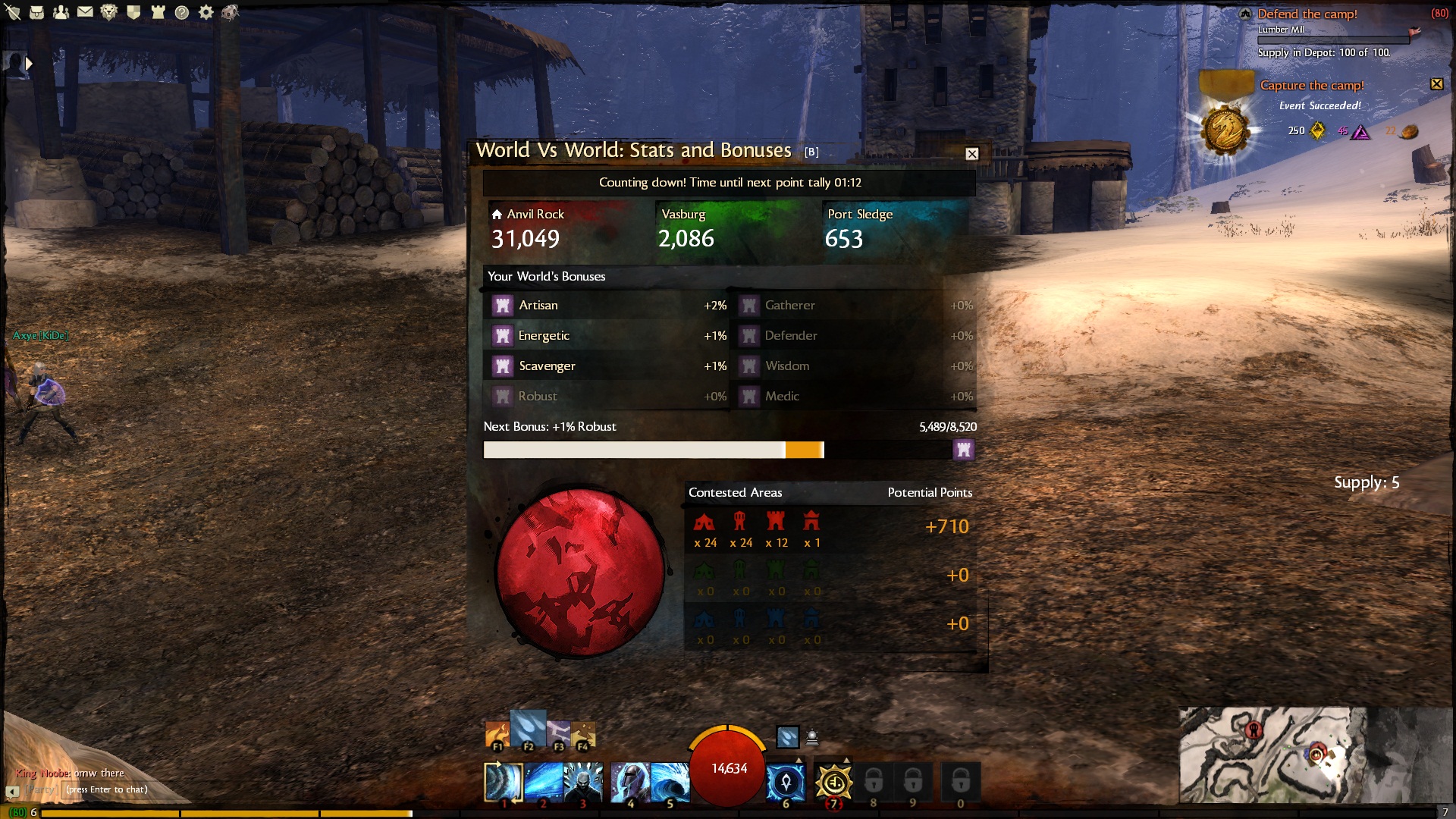Open the Black Lion Trading Company icon
The width and height of the screenshot is (1456, 819).
pos(109,12)
